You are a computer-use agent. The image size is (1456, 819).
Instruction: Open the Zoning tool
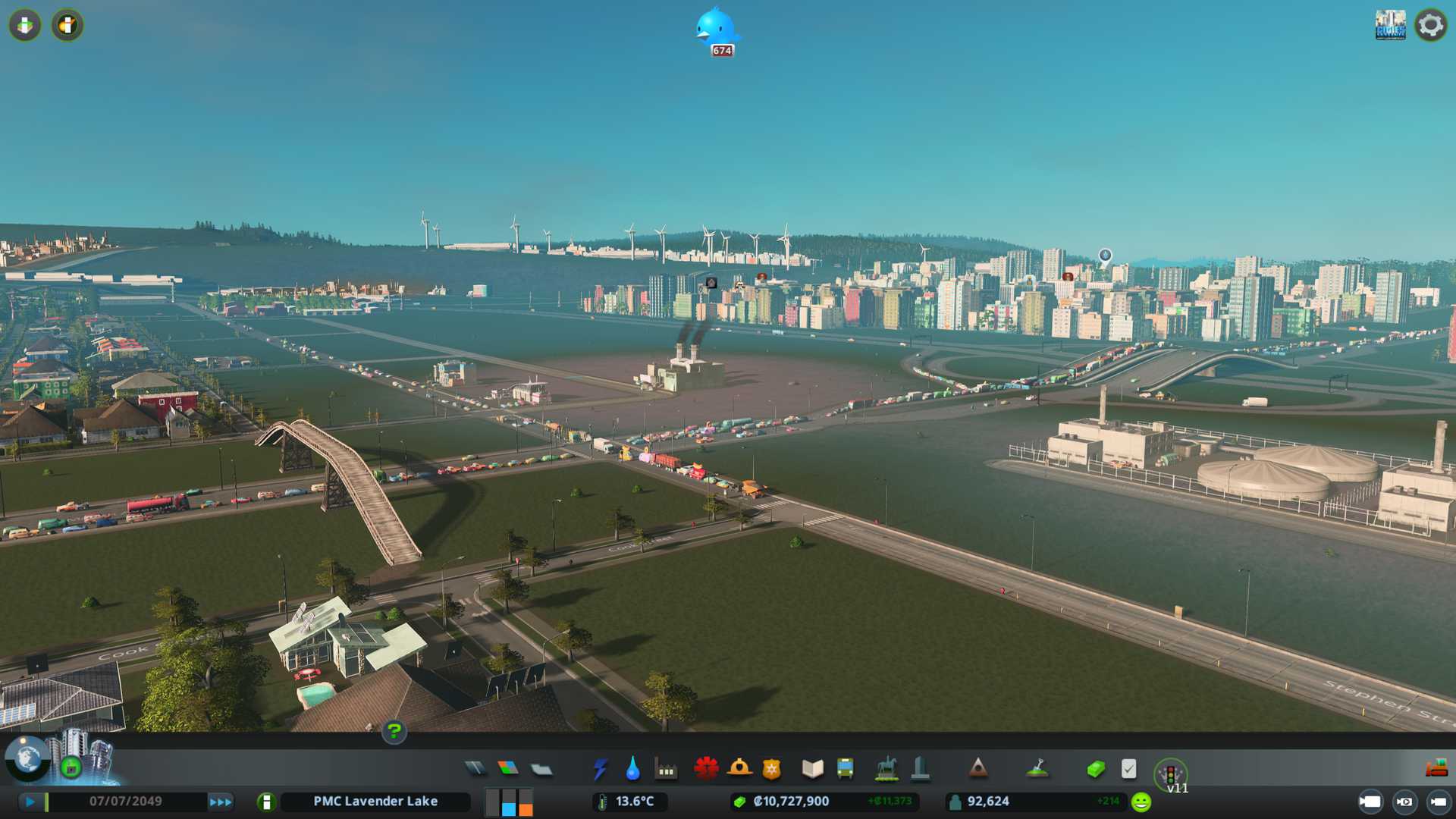click(508, 769)
